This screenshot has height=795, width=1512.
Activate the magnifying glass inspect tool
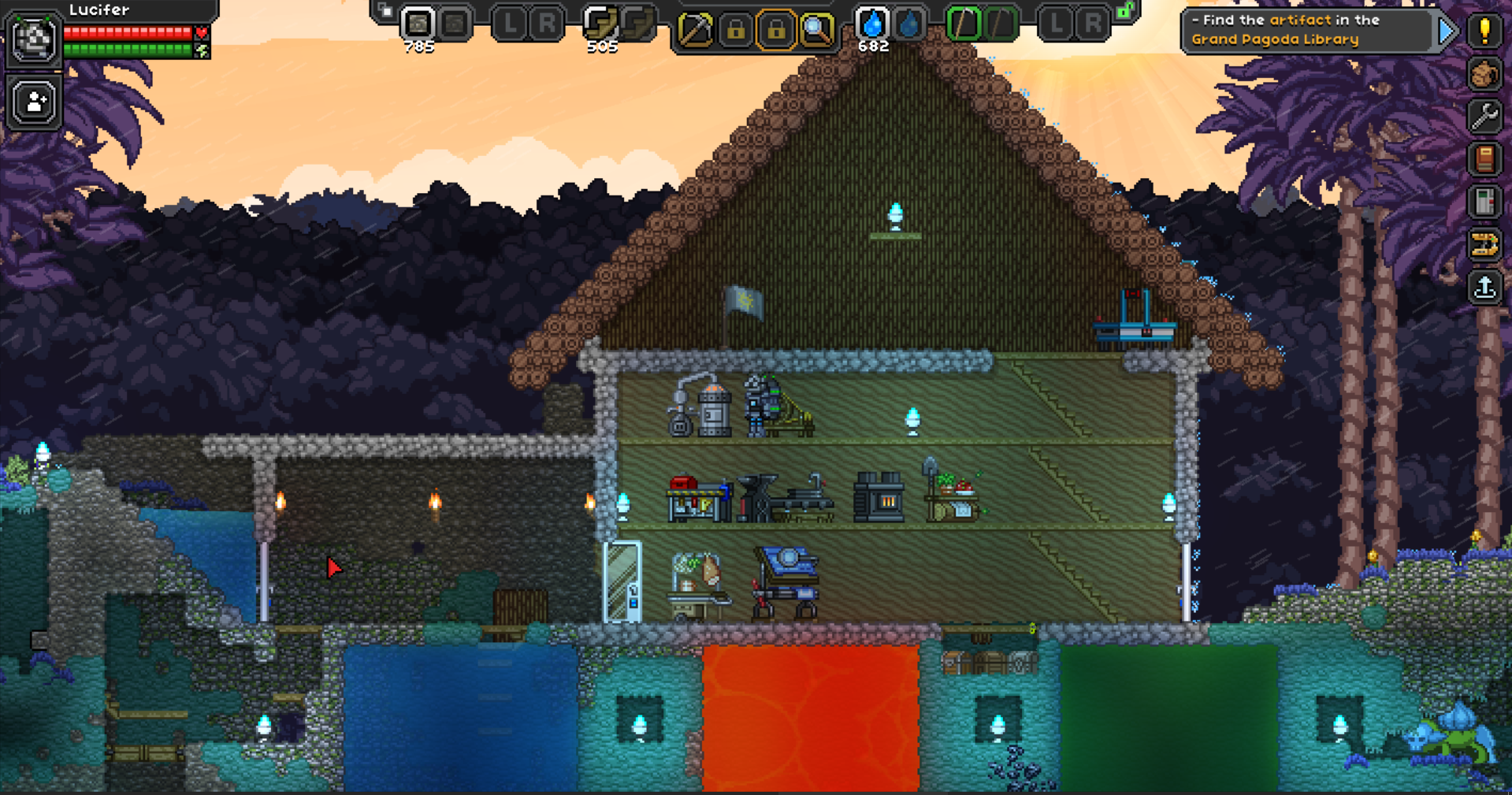(816, 31)
